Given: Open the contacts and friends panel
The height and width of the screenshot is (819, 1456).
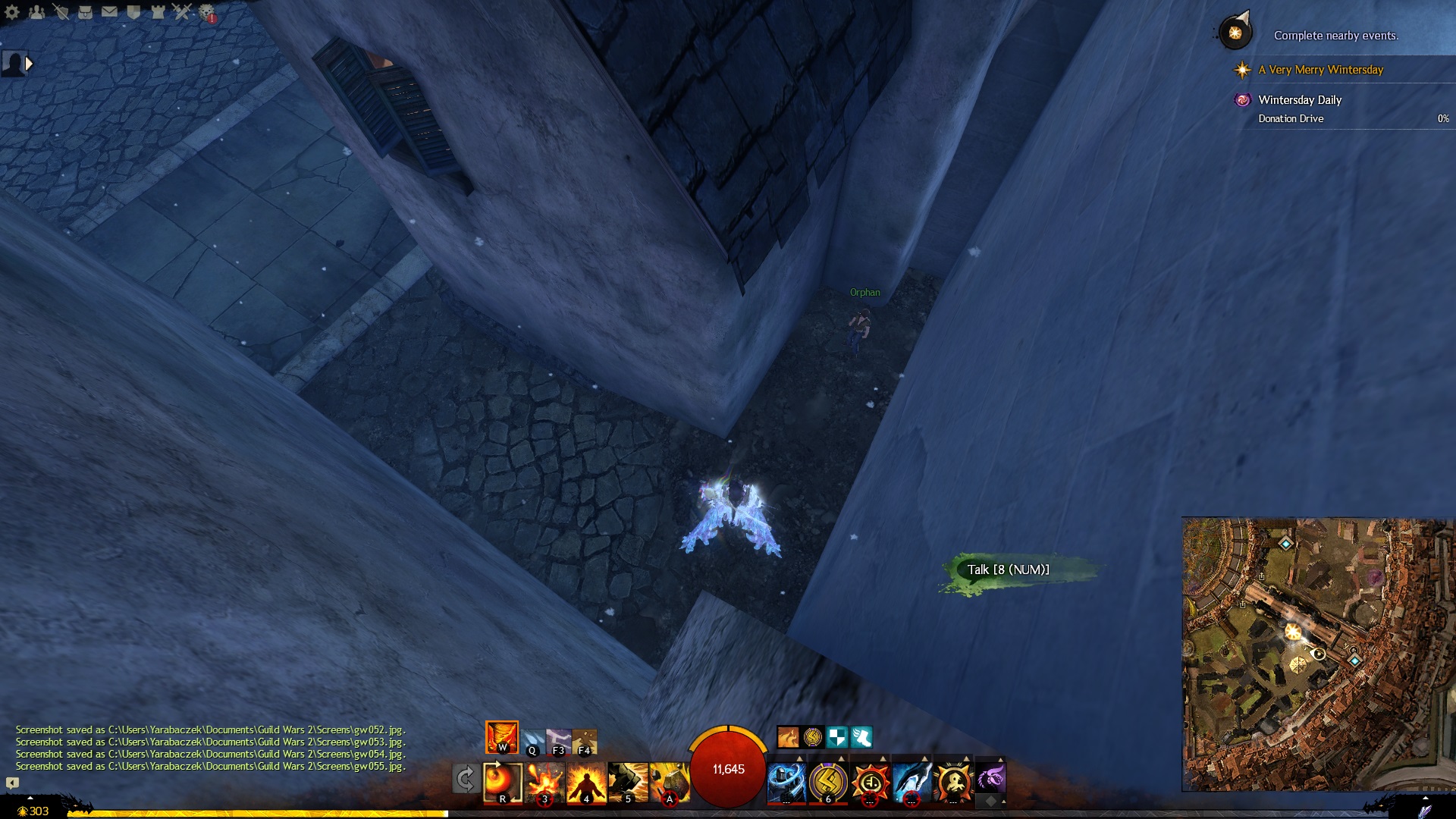Looking at the screenshot, I should tap(36, 11).
